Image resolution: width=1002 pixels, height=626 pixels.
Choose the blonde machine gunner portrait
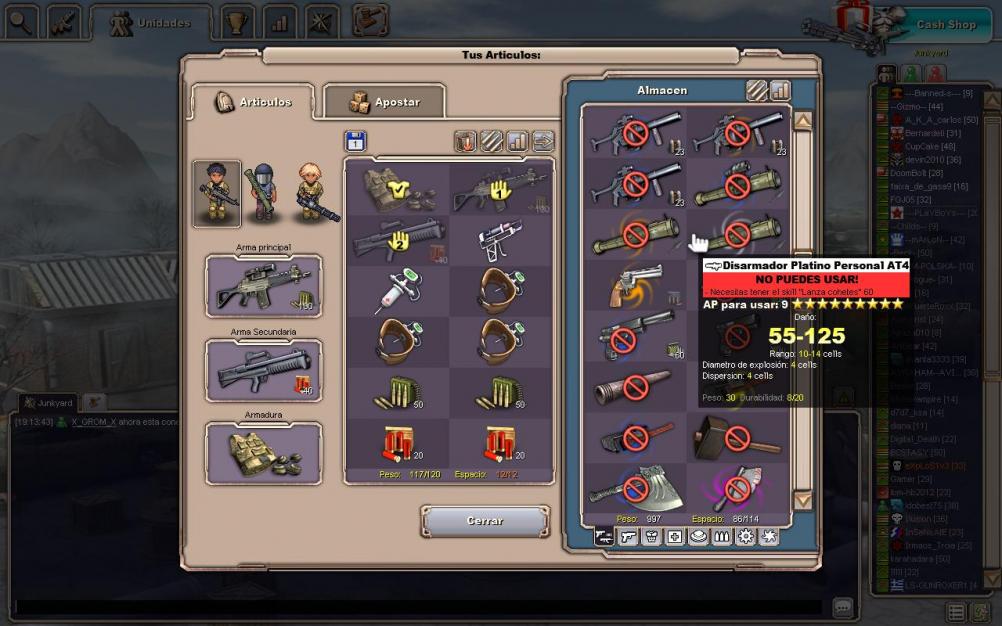tap(312, 190)
